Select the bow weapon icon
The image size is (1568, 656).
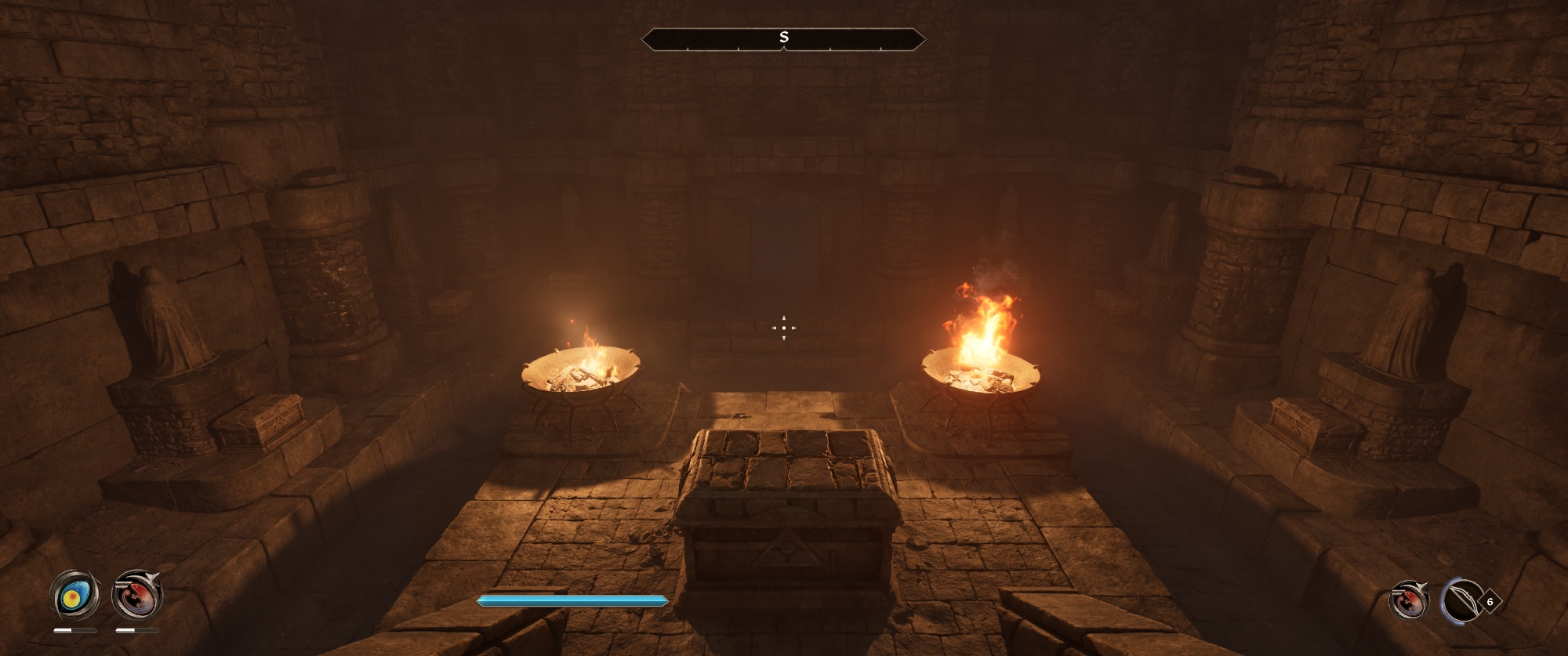point(1461,602)
